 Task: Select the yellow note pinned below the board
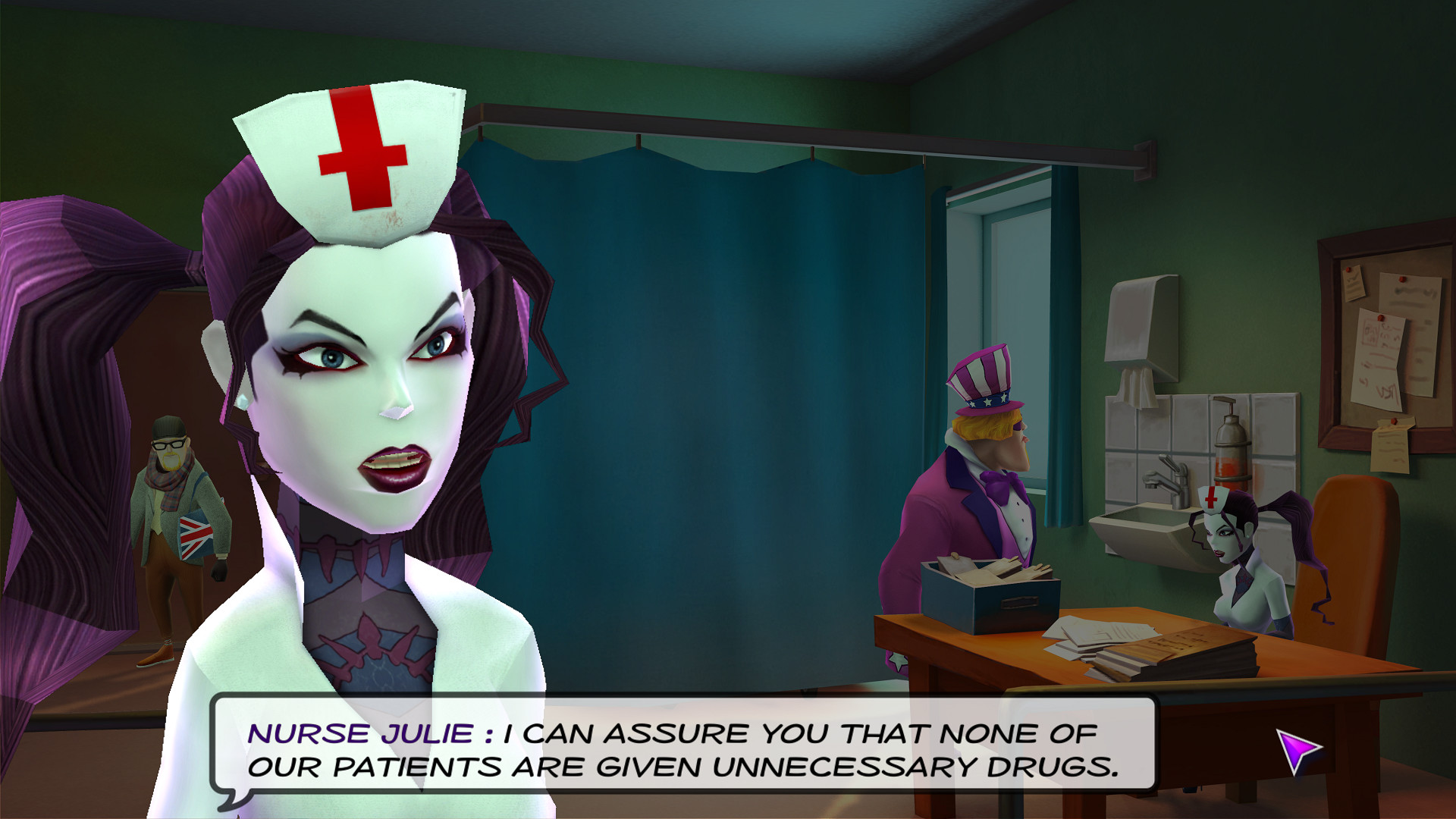[1390, 447]
